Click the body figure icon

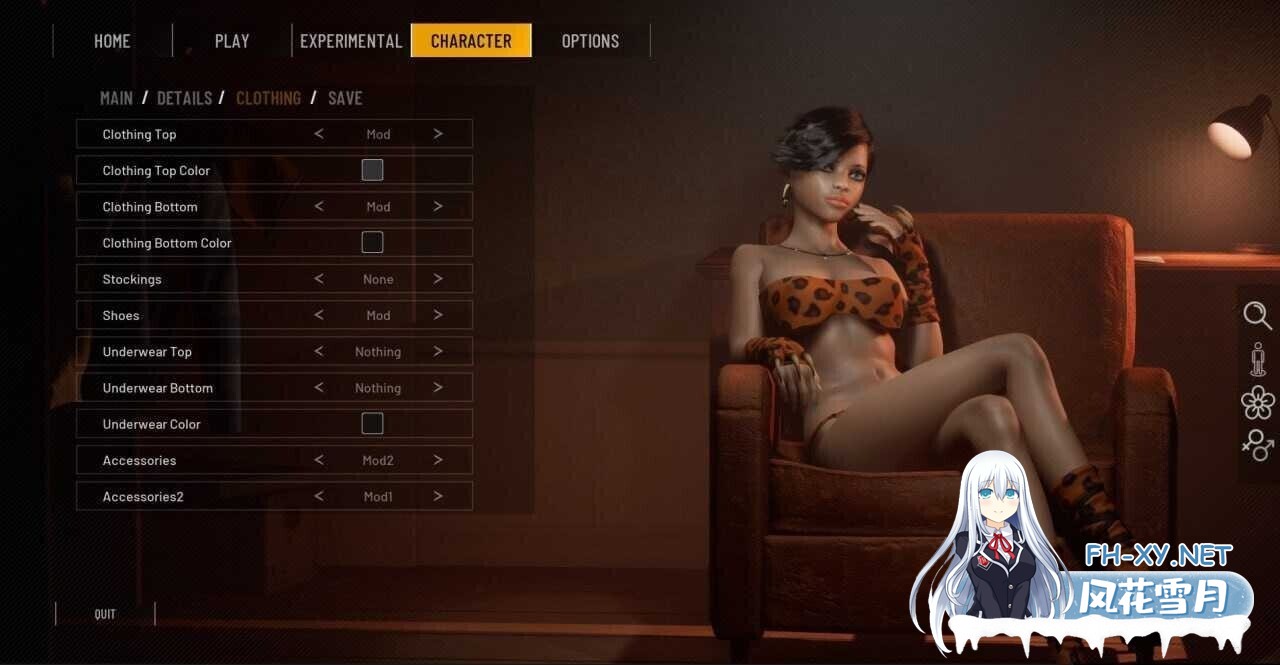pos(1257,359)
